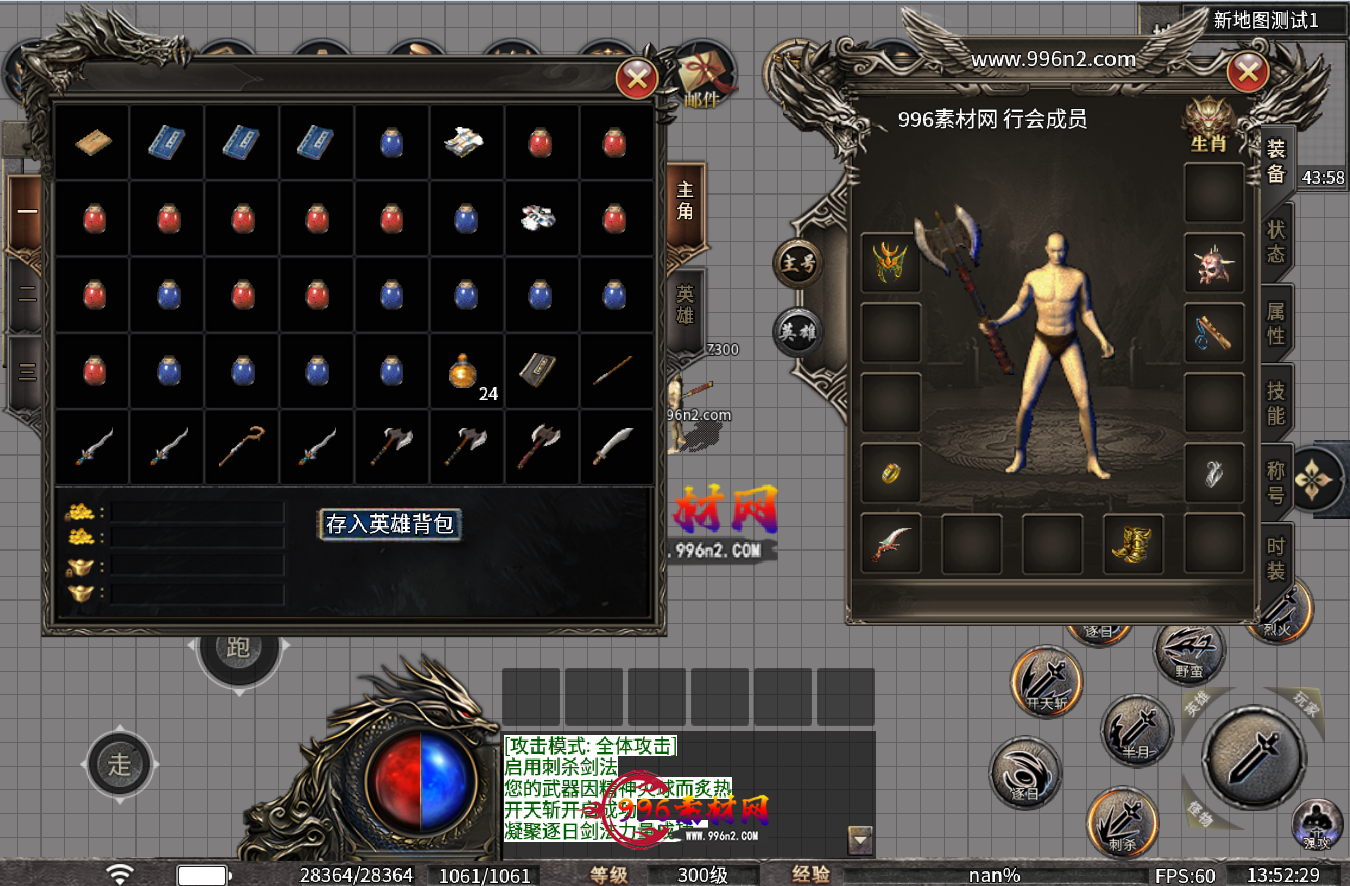This screenshot has height=886, width=1350.
Task: Switch to the 状态 status tab
Action: pyautogui.click(x=1276, y=241)
